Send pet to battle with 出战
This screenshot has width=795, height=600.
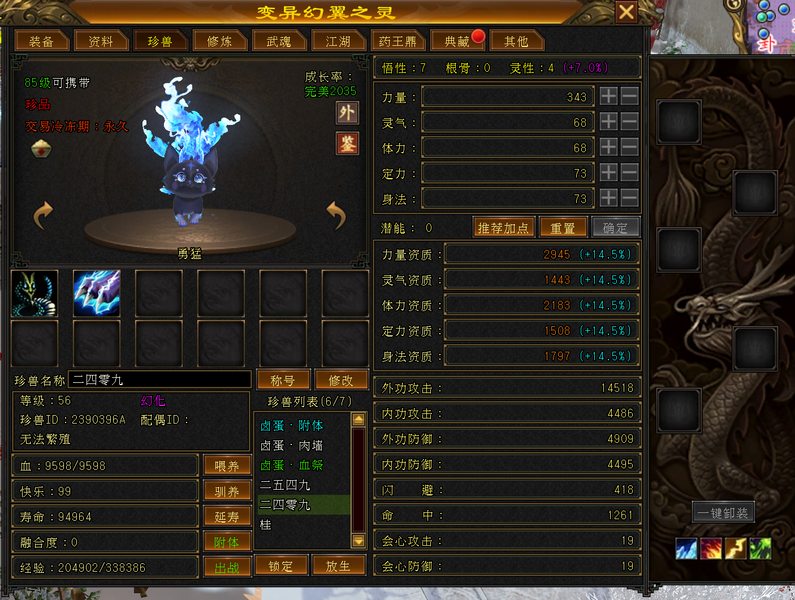click(227, 567)
